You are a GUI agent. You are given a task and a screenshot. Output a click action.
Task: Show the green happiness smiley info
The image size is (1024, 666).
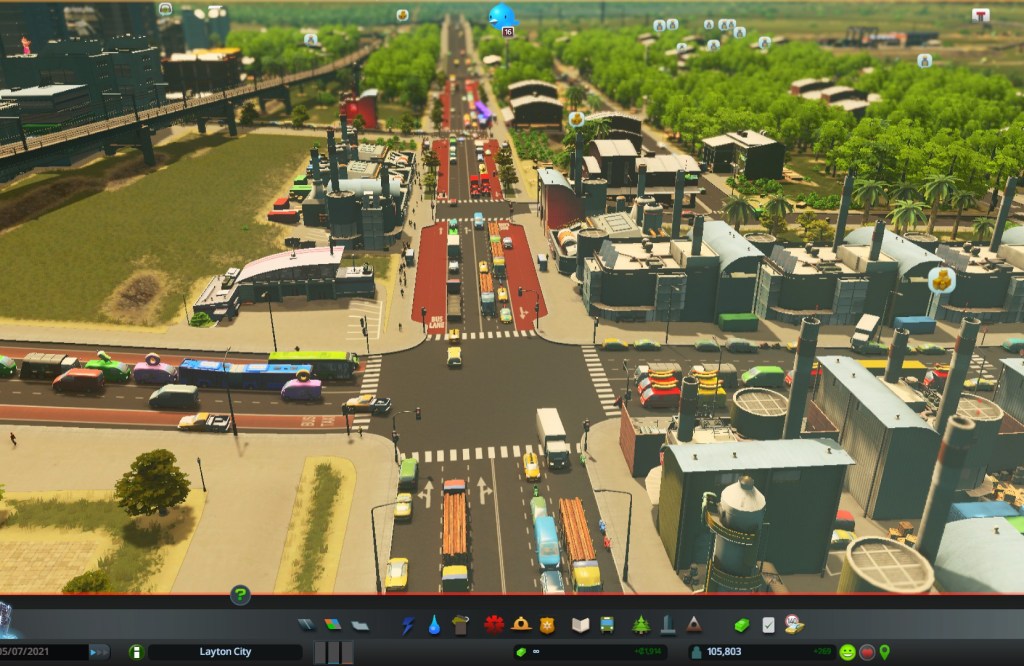pos(847,652)
